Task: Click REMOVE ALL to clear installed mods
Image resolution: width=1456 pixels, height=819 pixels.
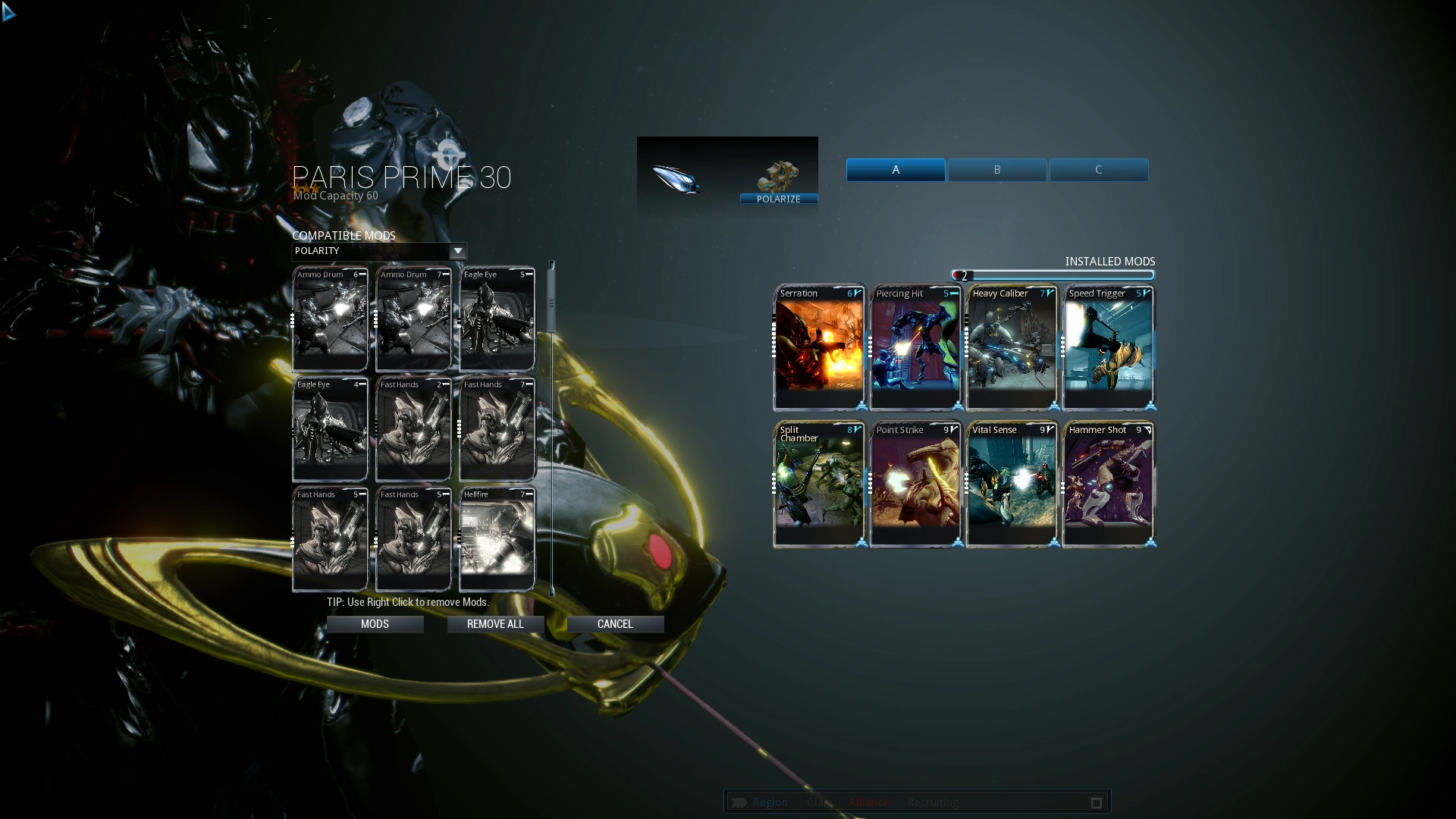Action: pos(494,623)
